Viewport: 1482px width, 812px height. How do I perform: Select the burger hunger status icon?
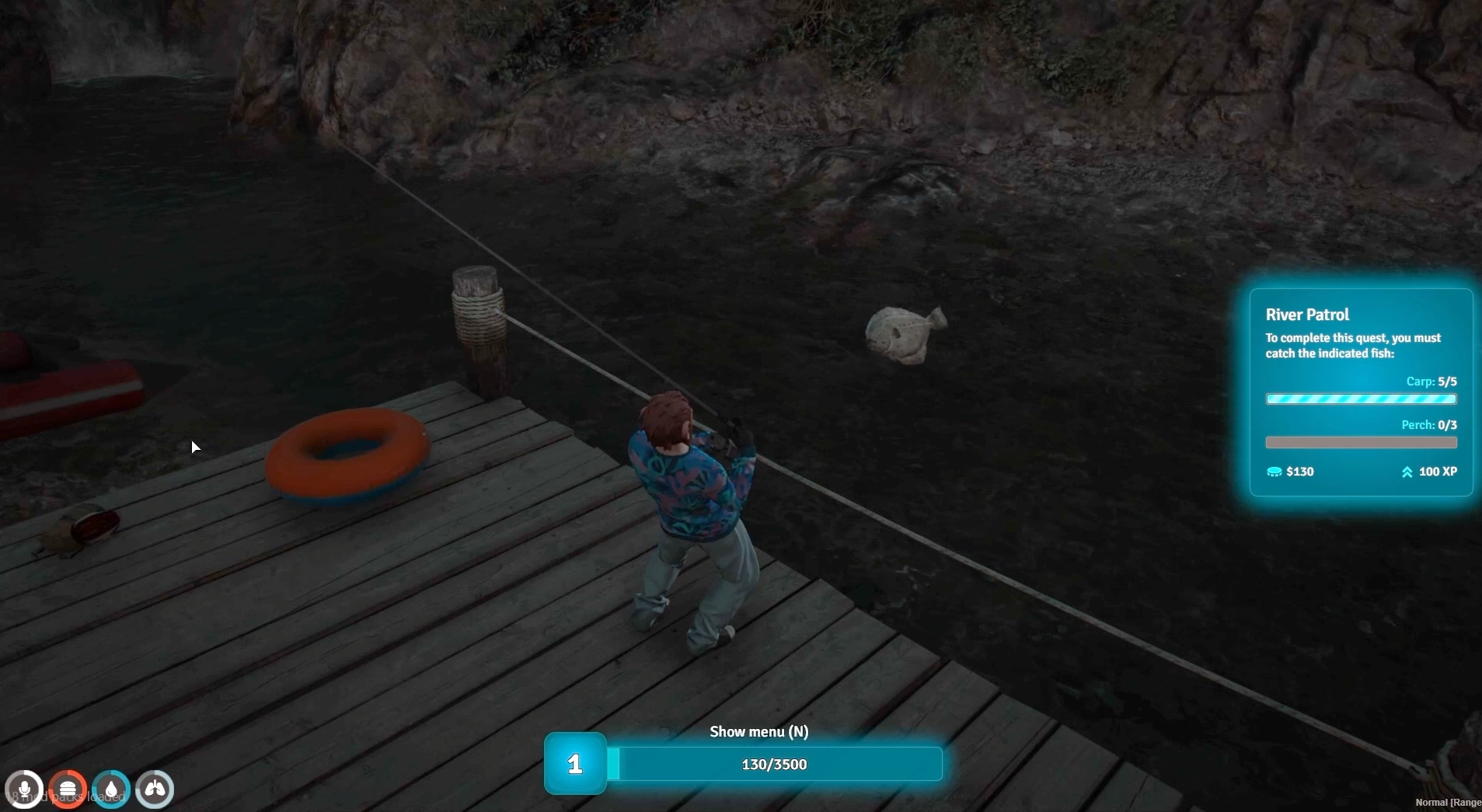68,789
